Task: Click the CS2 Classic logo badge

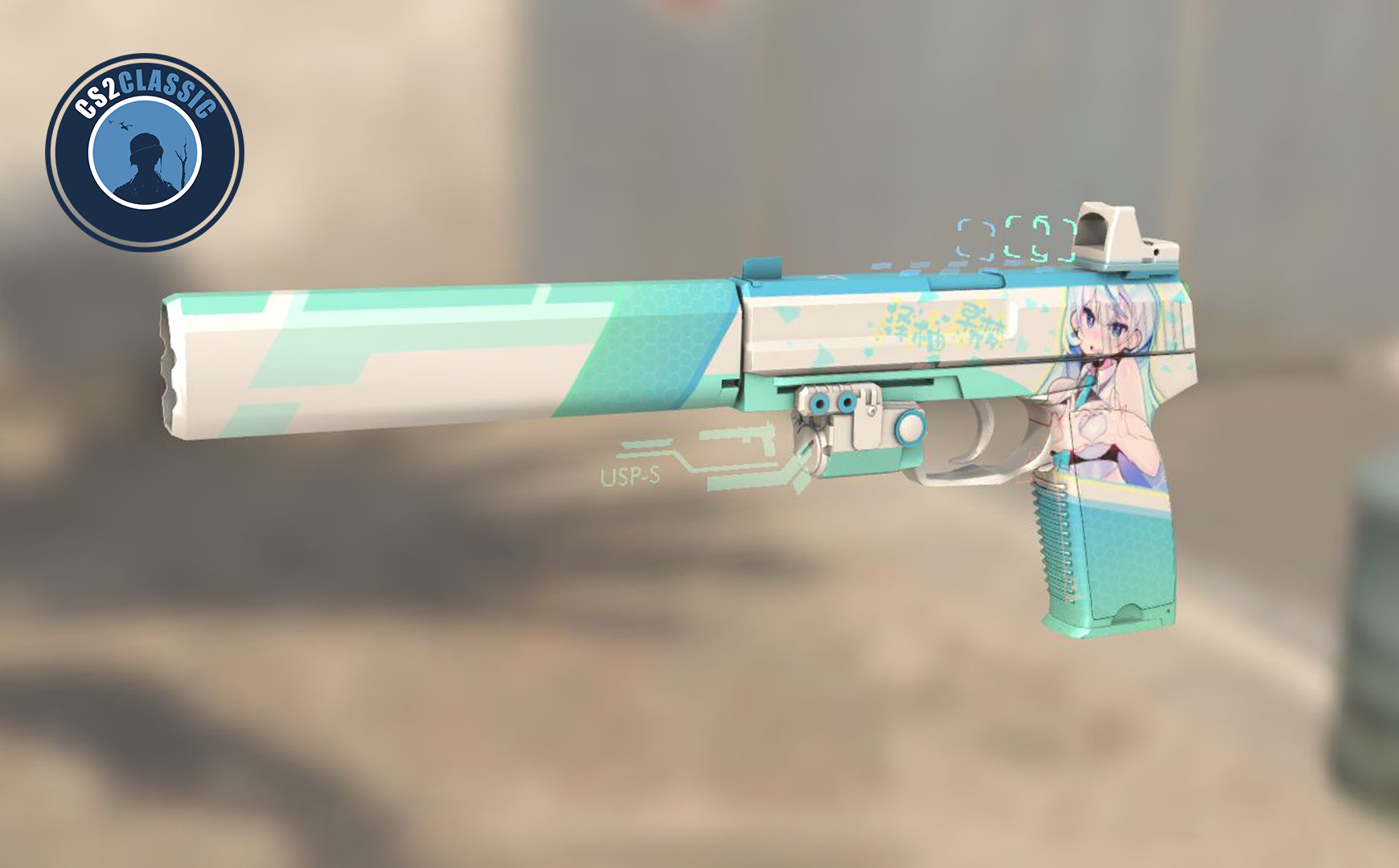Action: (145, 152)
